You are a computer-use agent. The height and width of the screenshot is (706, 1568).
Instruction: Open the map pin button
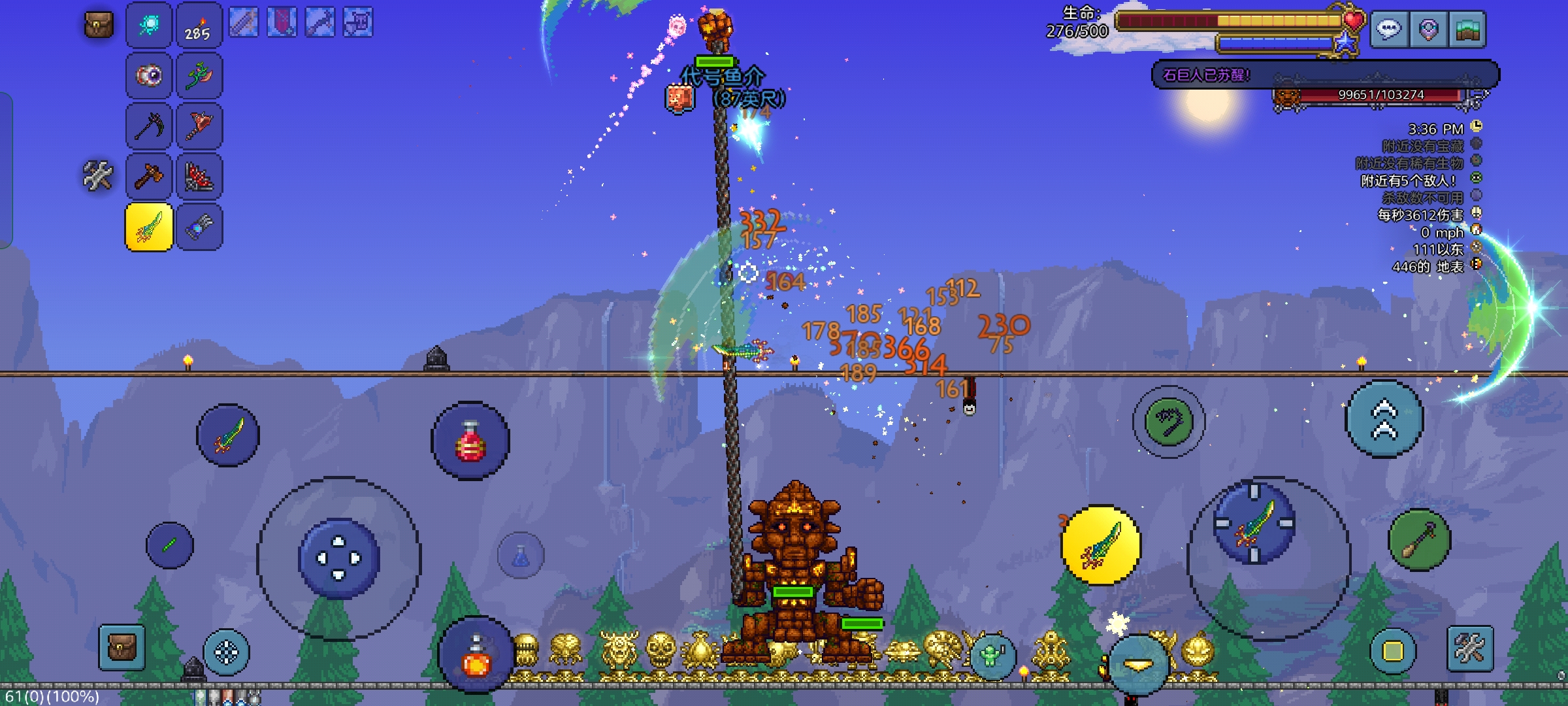point(1428,29)
